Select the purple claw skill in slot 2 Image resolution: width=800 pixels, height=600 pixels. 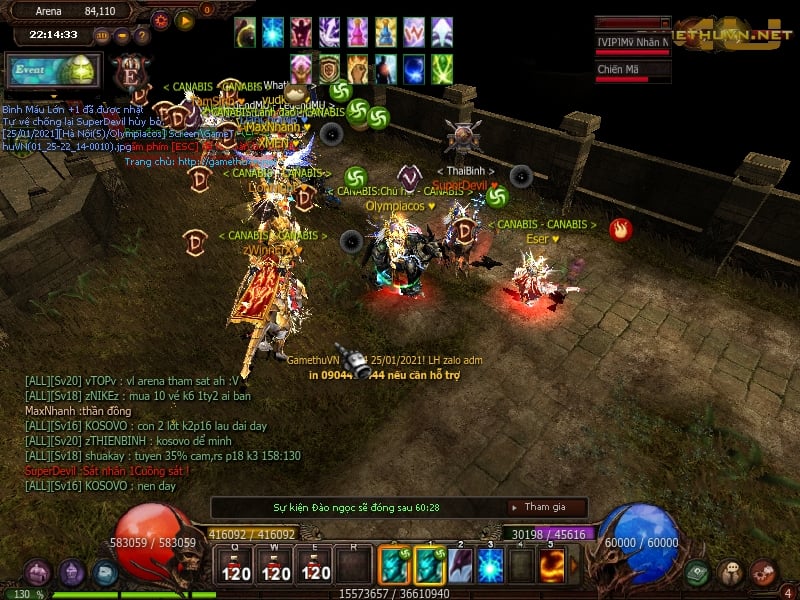click(x=460, y=566)
